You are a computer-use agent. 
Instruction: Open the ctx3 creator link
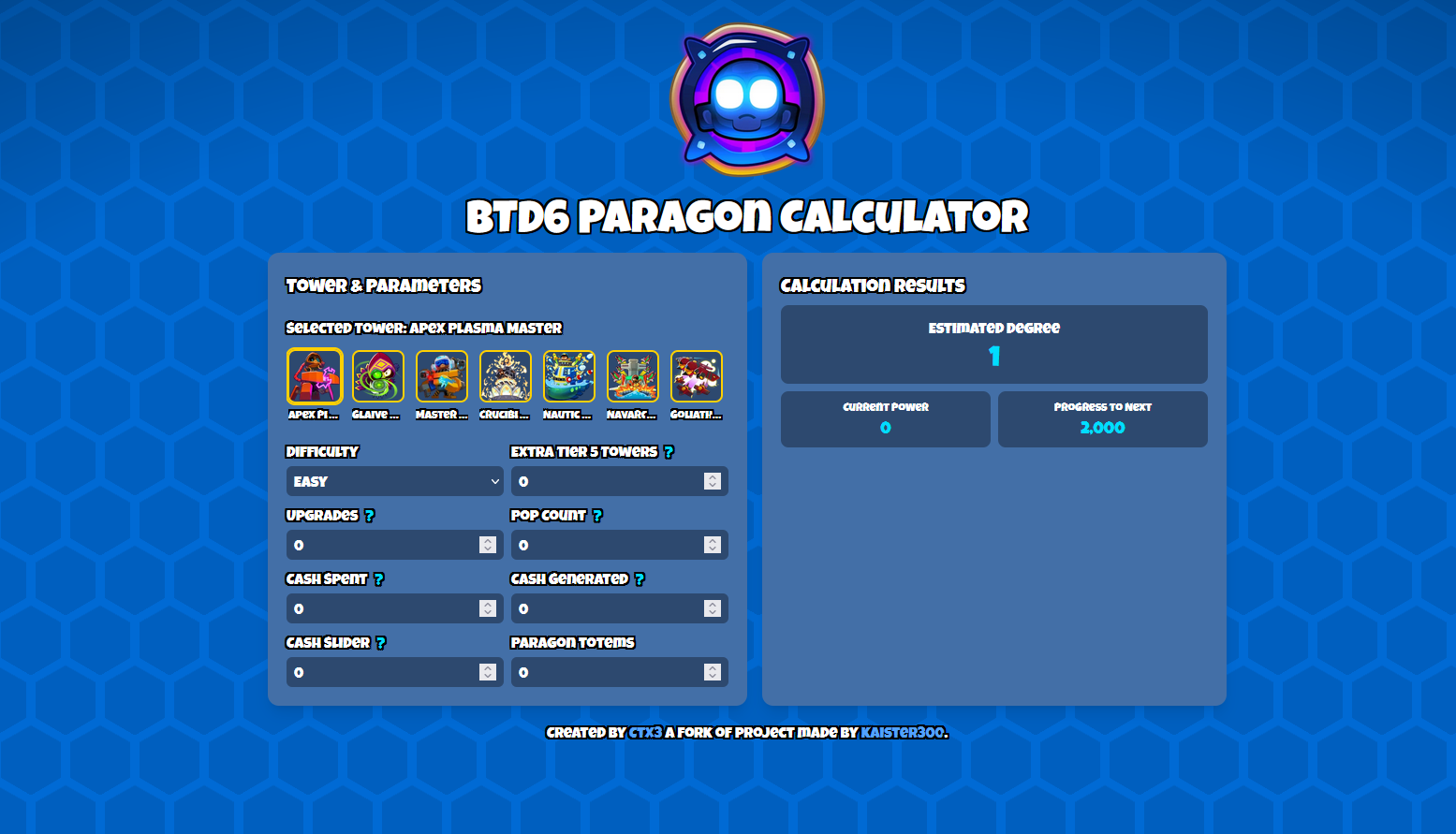(x=643, y=734)
